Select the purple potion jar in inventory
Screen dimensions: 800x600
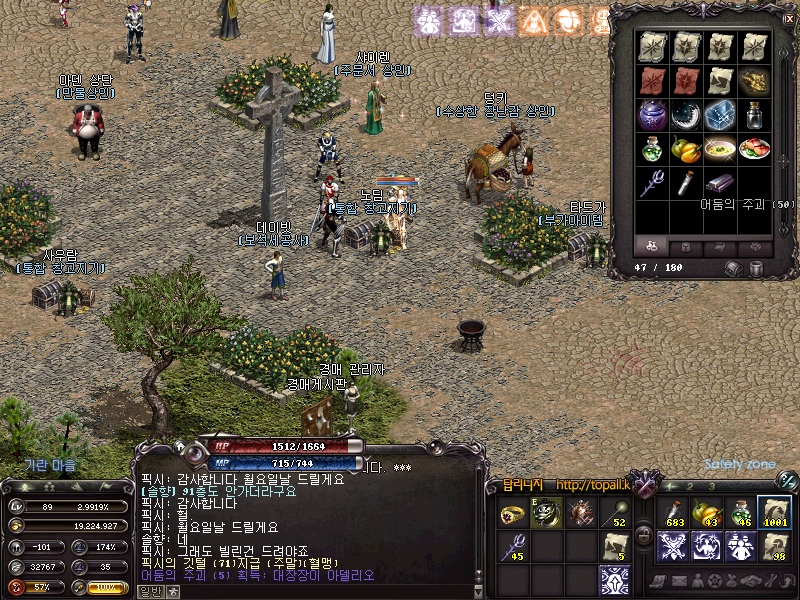[x=652, y=114]
